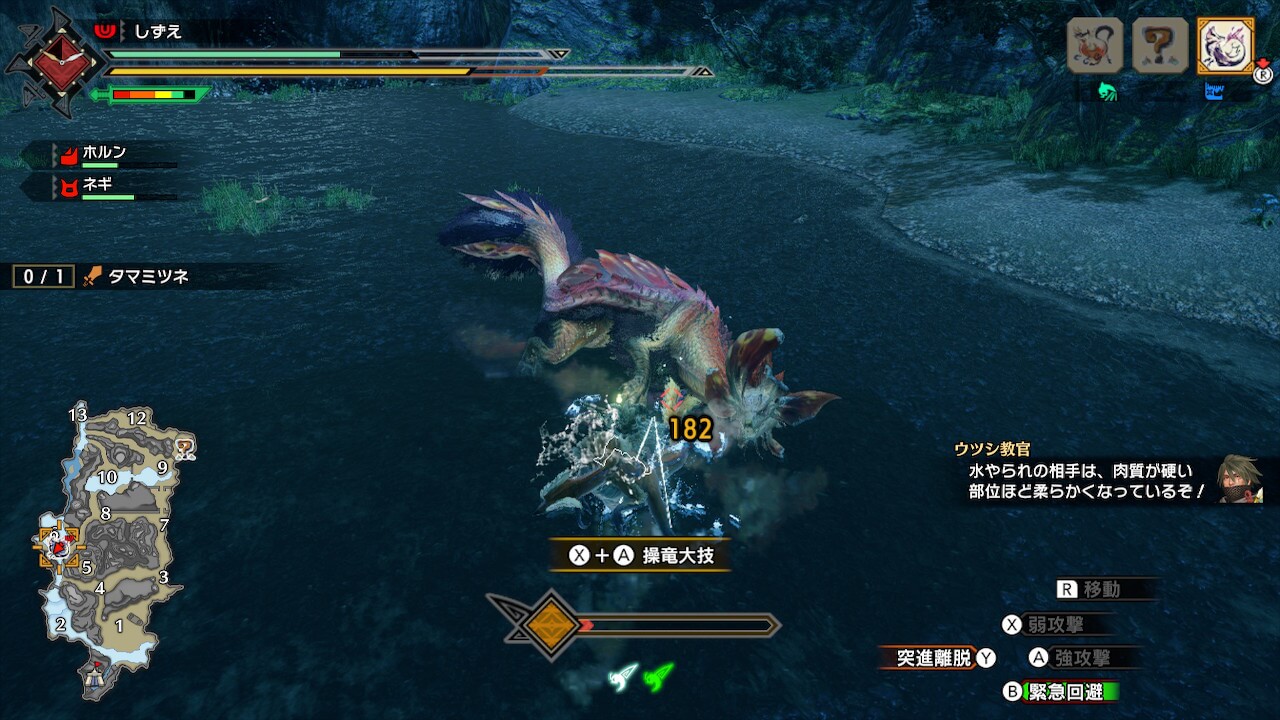Choose the orange monster icon
The height and width of the screenshot is (720, 1280).
(x=1095, y=45)
